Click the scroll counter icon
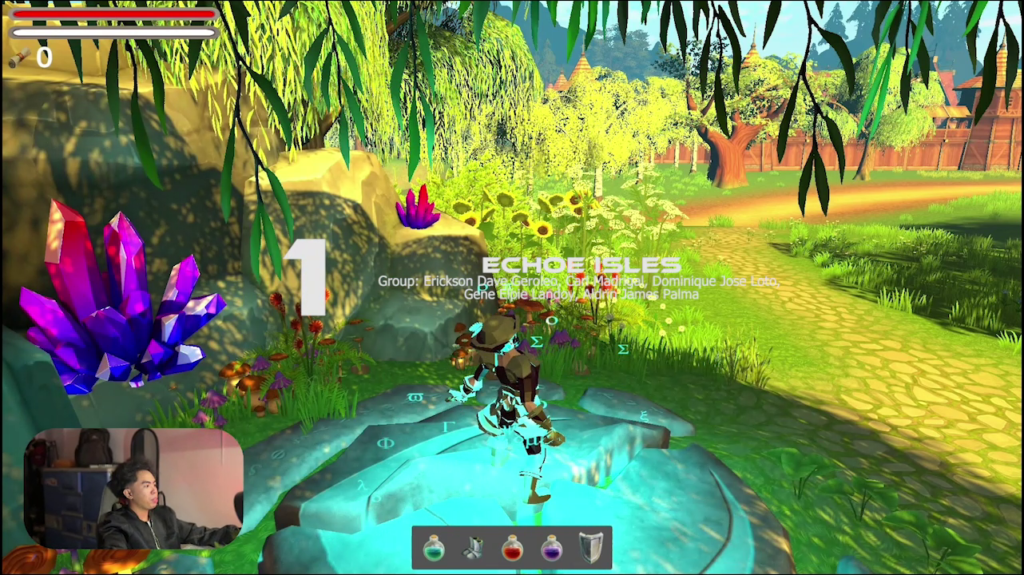Screen dimensions: 1024x575 coord(18,59)
